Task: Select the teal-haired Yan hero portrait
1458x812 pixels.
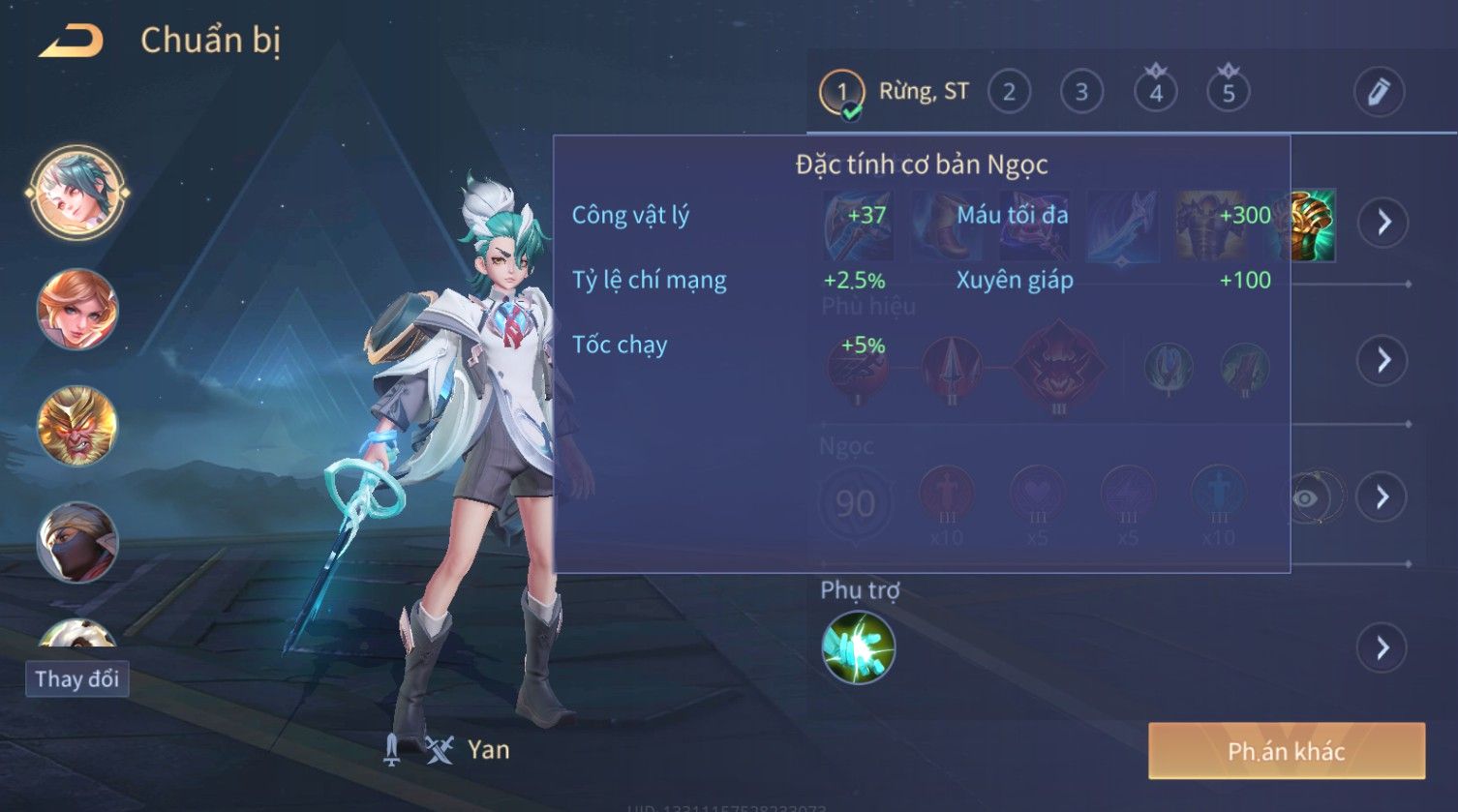Action: (77, 192)
